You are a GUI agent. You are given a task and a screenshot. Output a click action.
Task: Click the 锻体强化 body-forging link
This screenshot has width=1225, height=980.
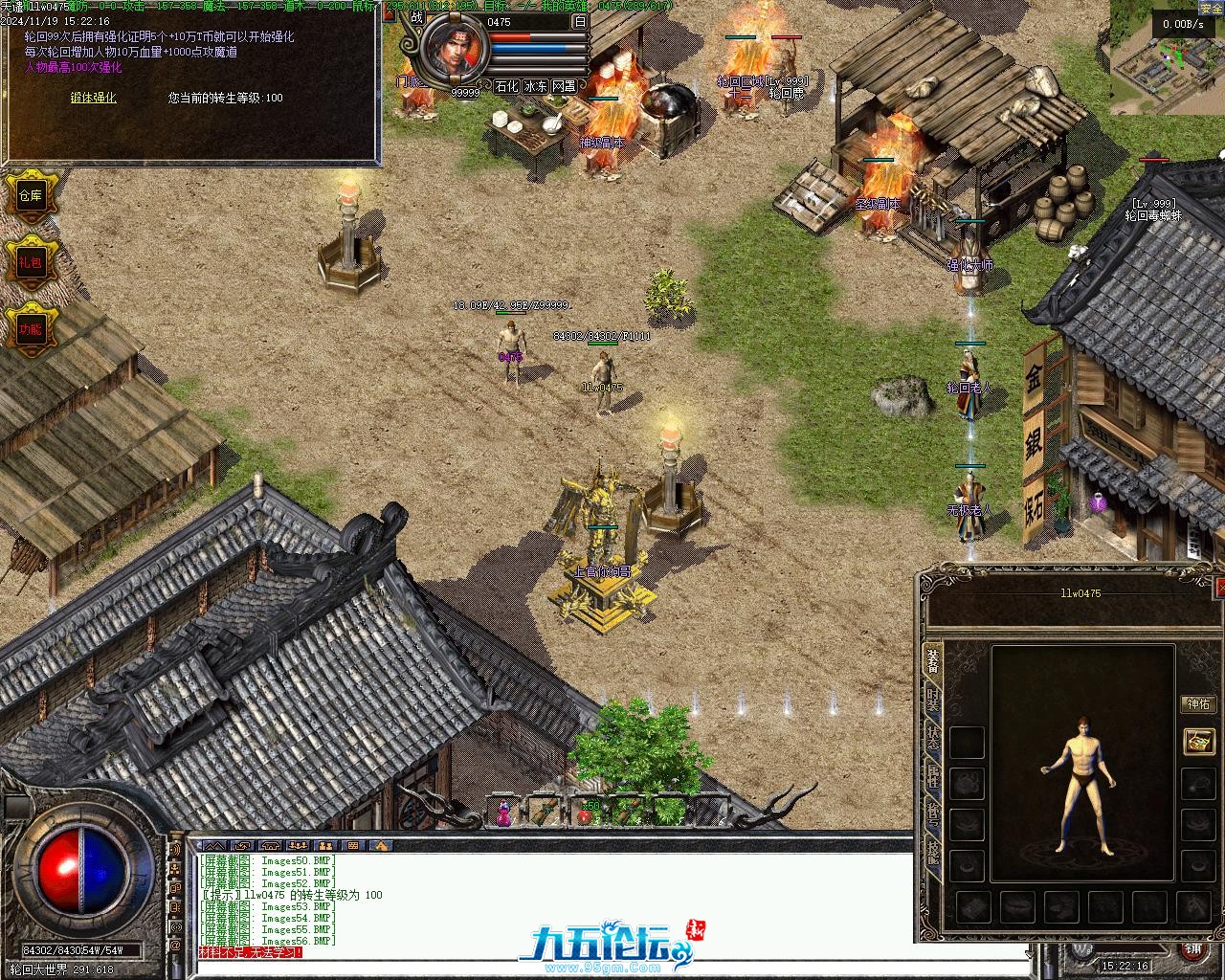[93, 98]
